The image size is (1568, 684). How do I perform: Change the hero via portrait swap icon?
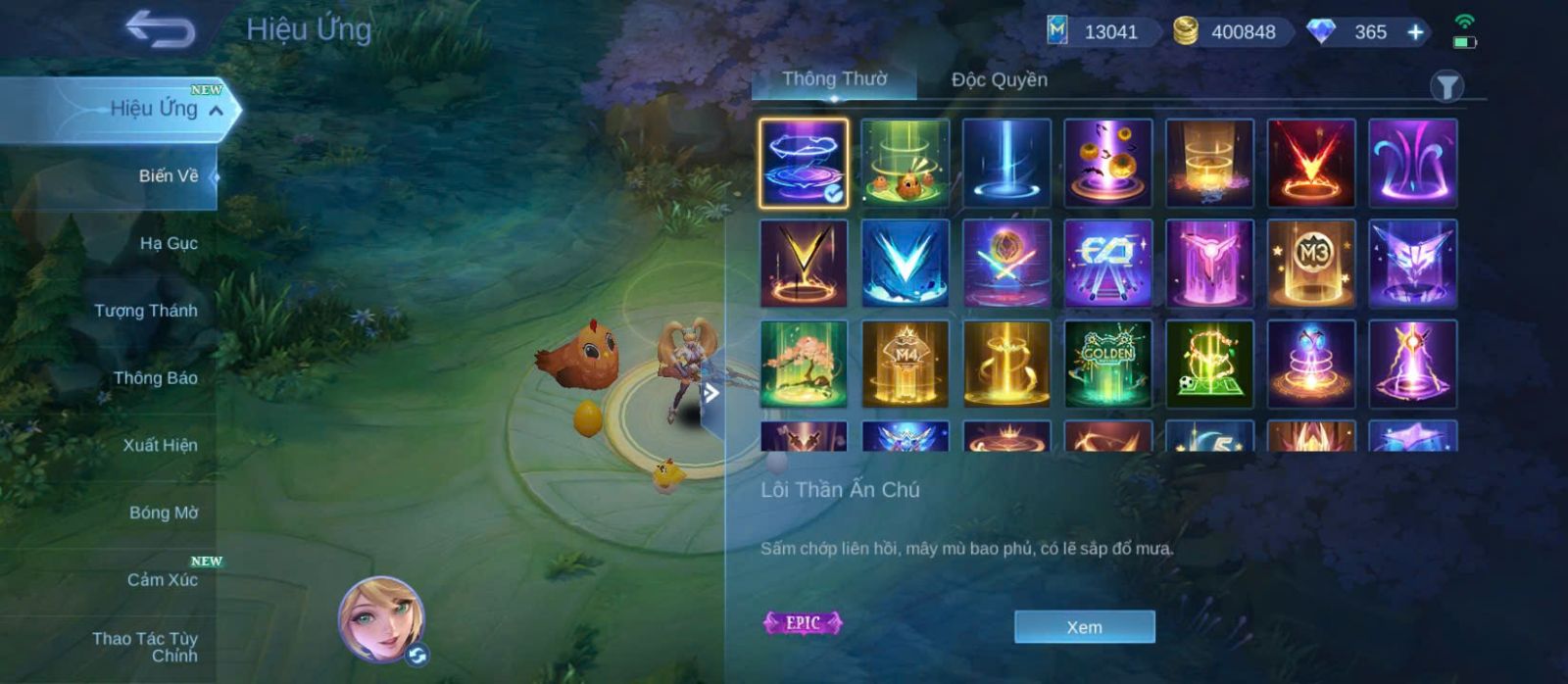417,656
